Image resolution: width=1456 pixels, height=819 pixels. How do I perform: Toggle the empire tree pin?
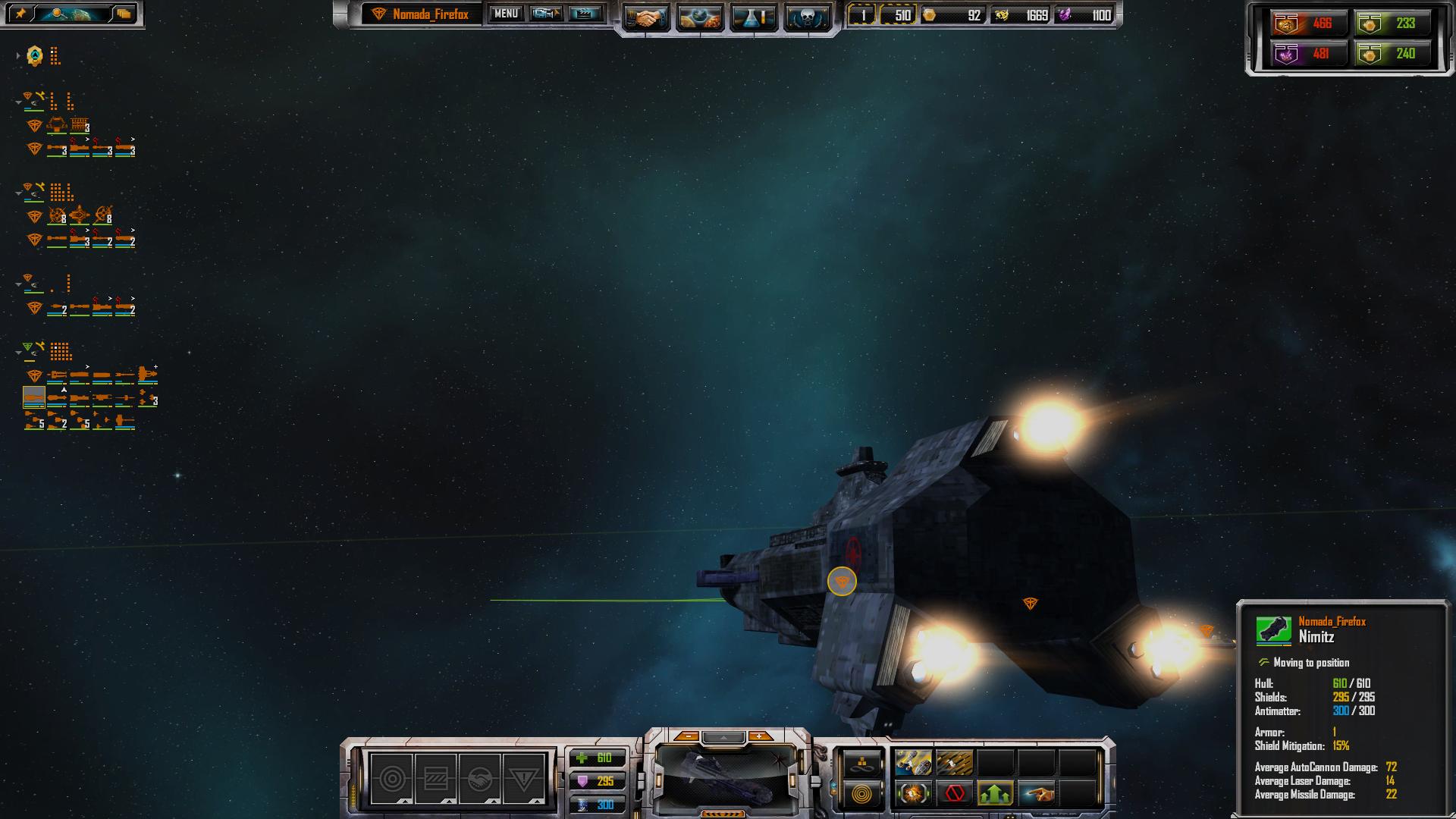(x=21, y=14)
